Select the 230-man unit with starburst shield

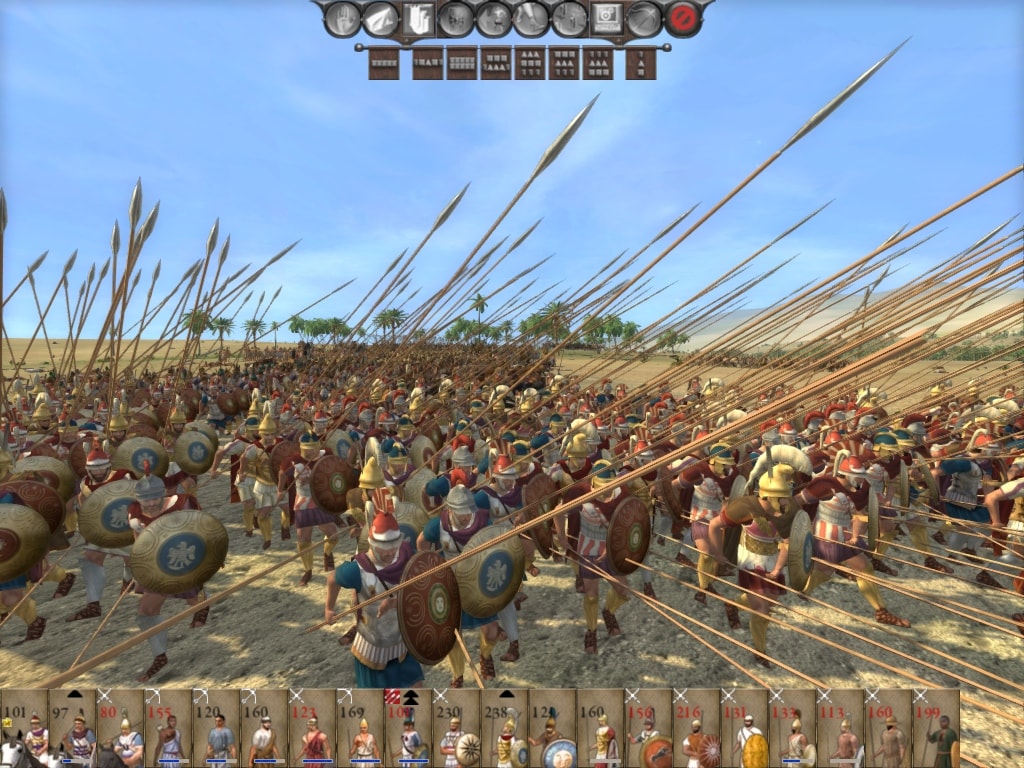pos(456,728)
